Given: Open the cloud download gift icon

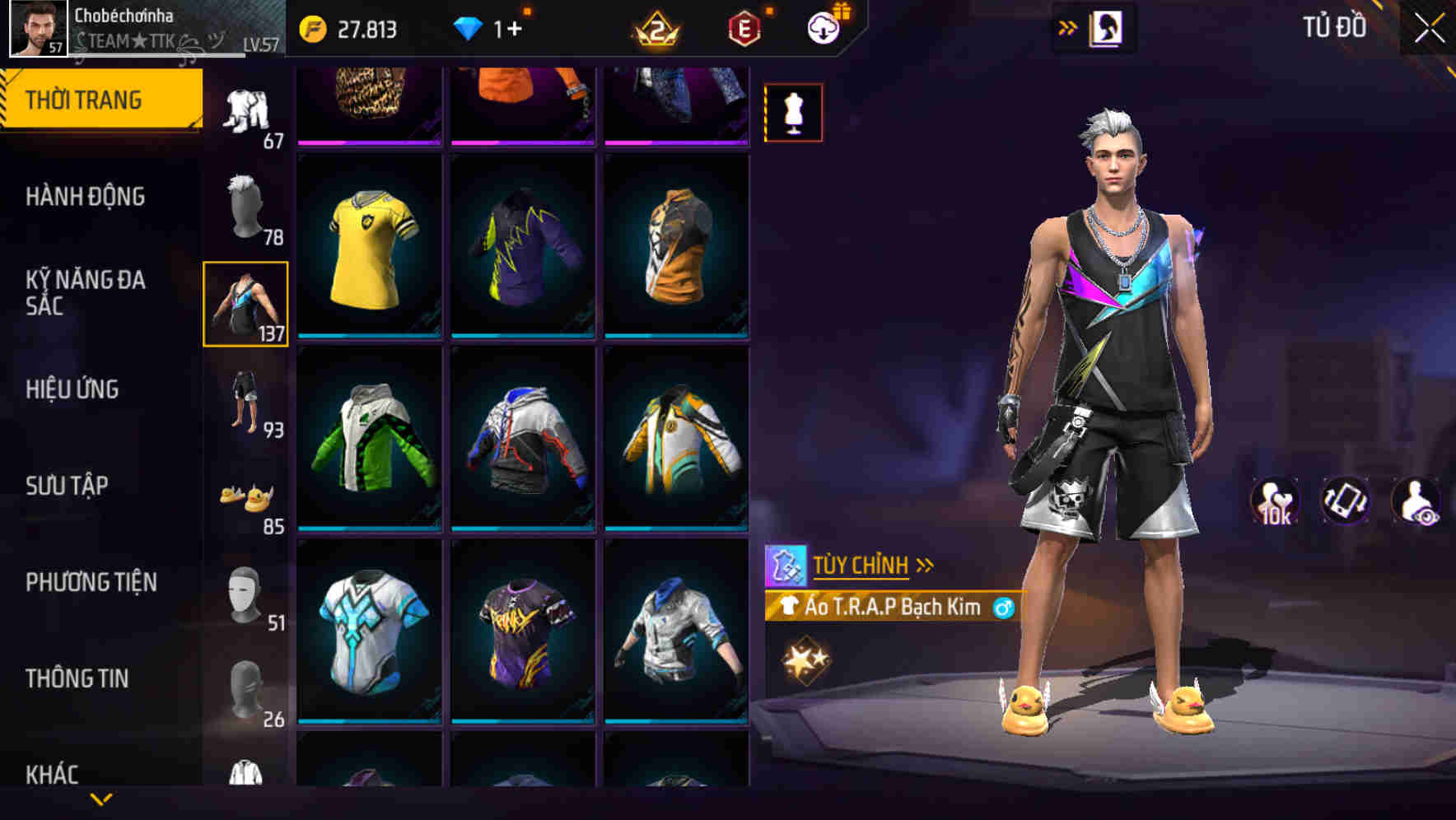Looking at the screenshot, I should [826, 26].
